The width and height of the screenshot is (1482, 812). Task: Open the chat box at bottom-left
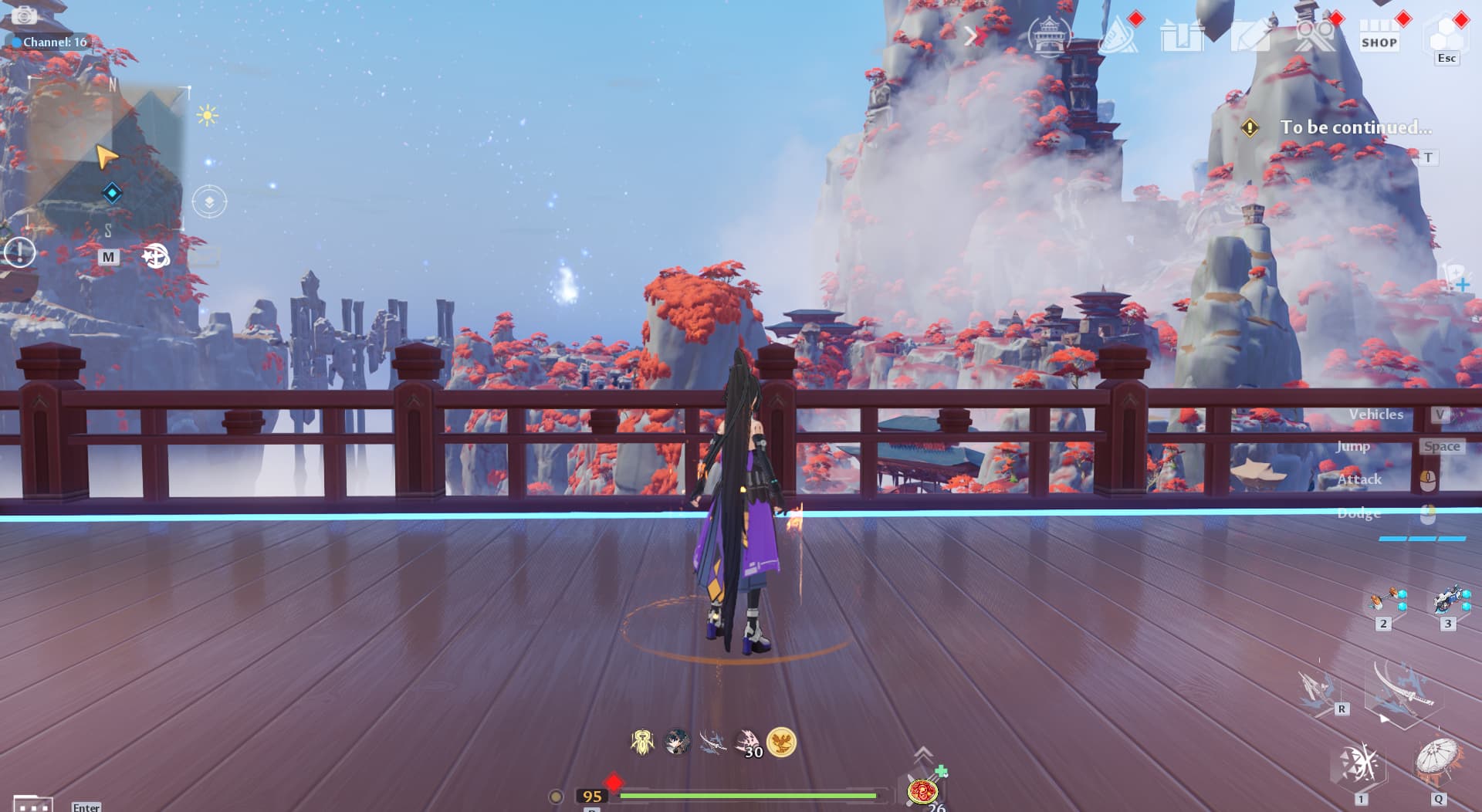click(33, 804)
